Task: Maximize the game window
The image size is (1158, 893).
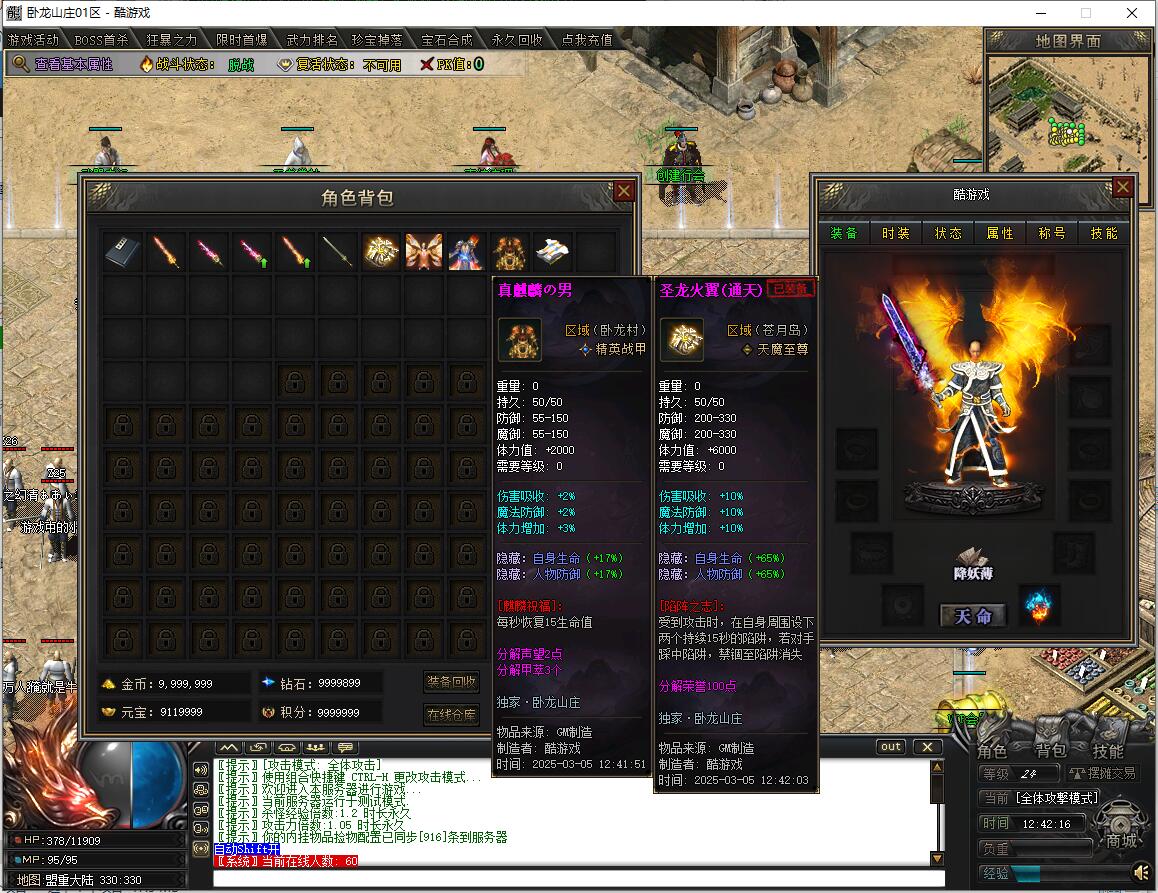Action: tap(1086, 13)
